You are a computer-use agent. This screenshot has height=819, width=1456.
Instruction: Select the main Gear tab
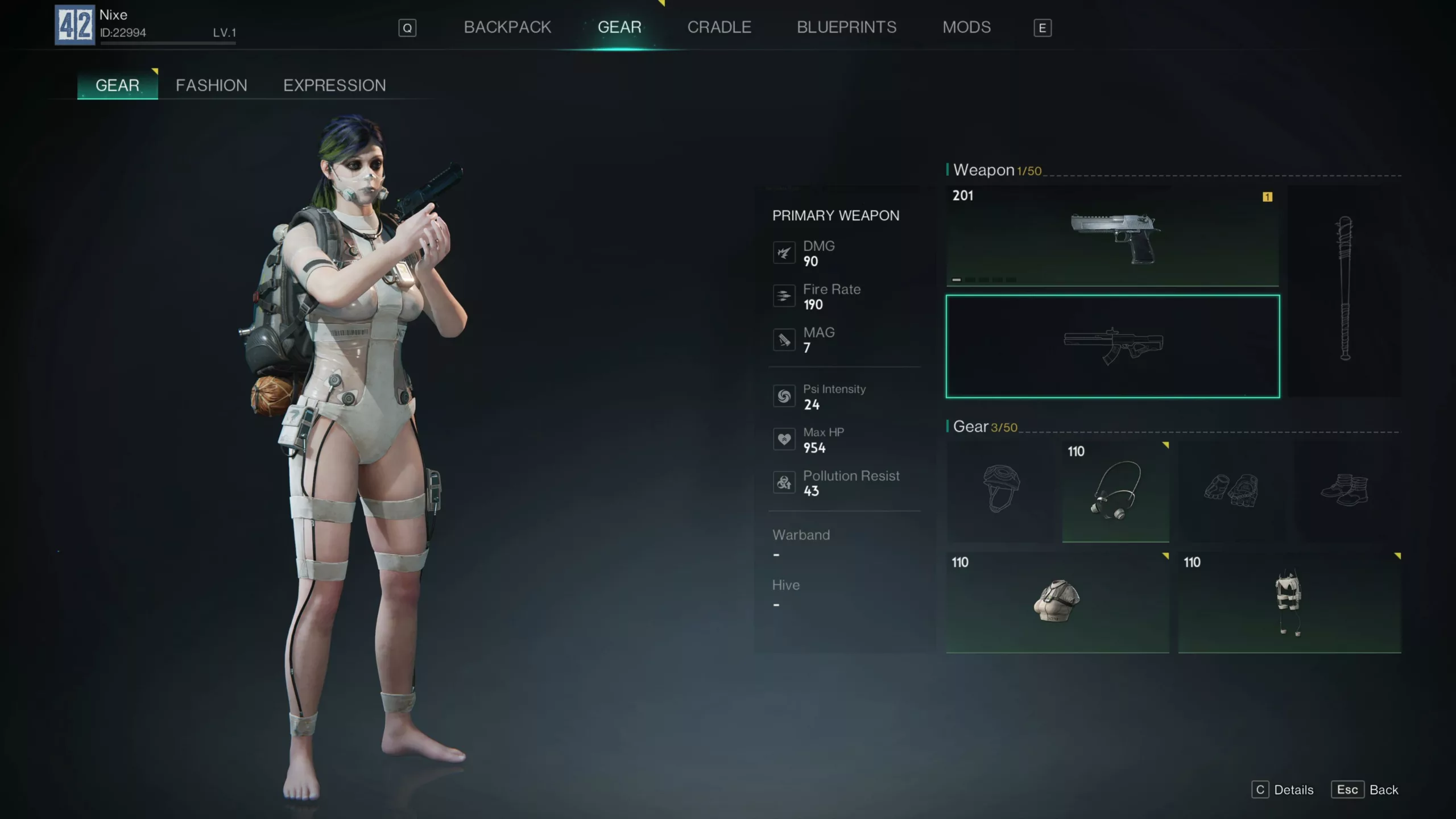619,27
